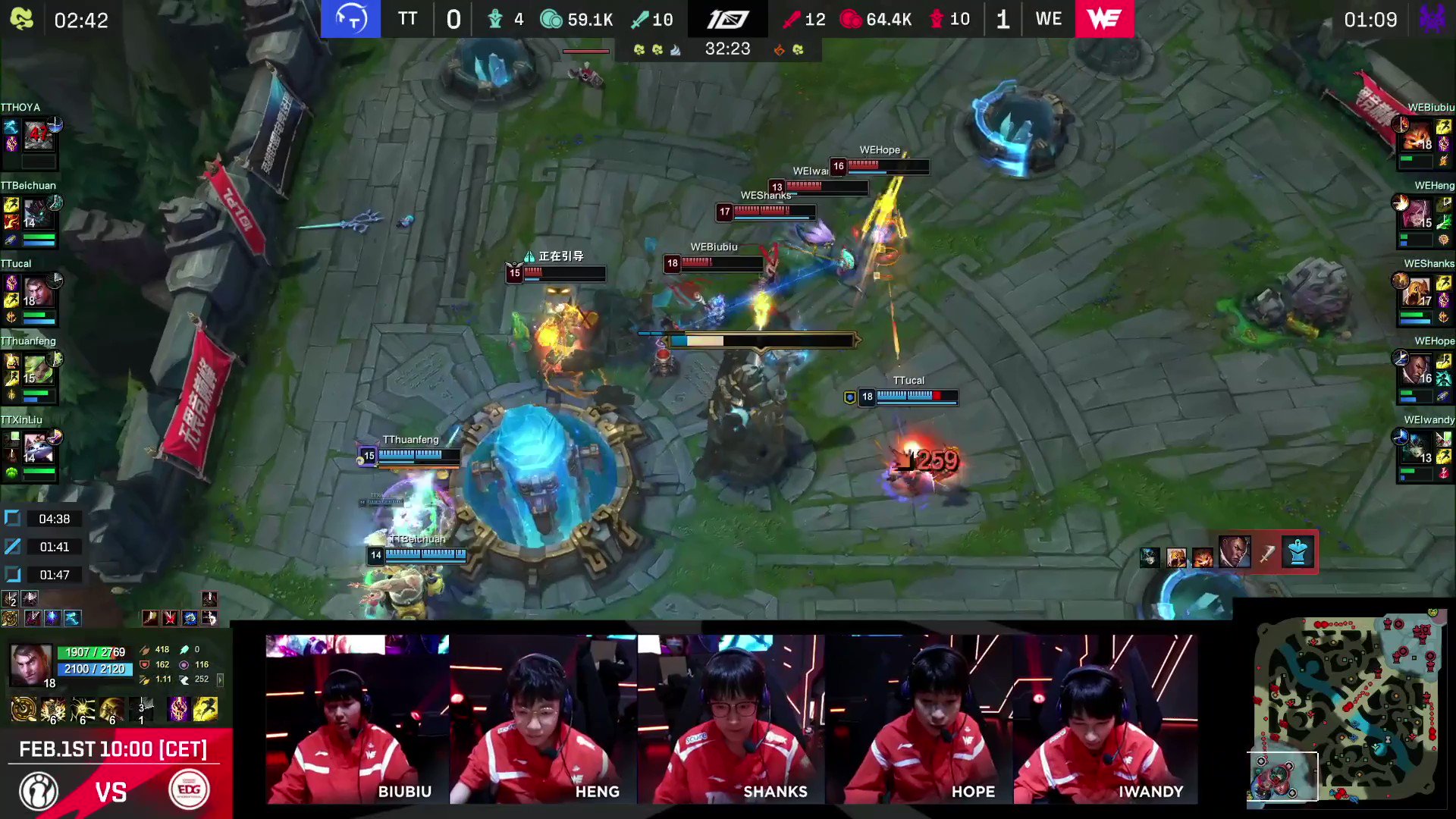Screen dimensions: 1456x819
Task: Expand champion stats with the small arrow
Action: coord(221,681)
